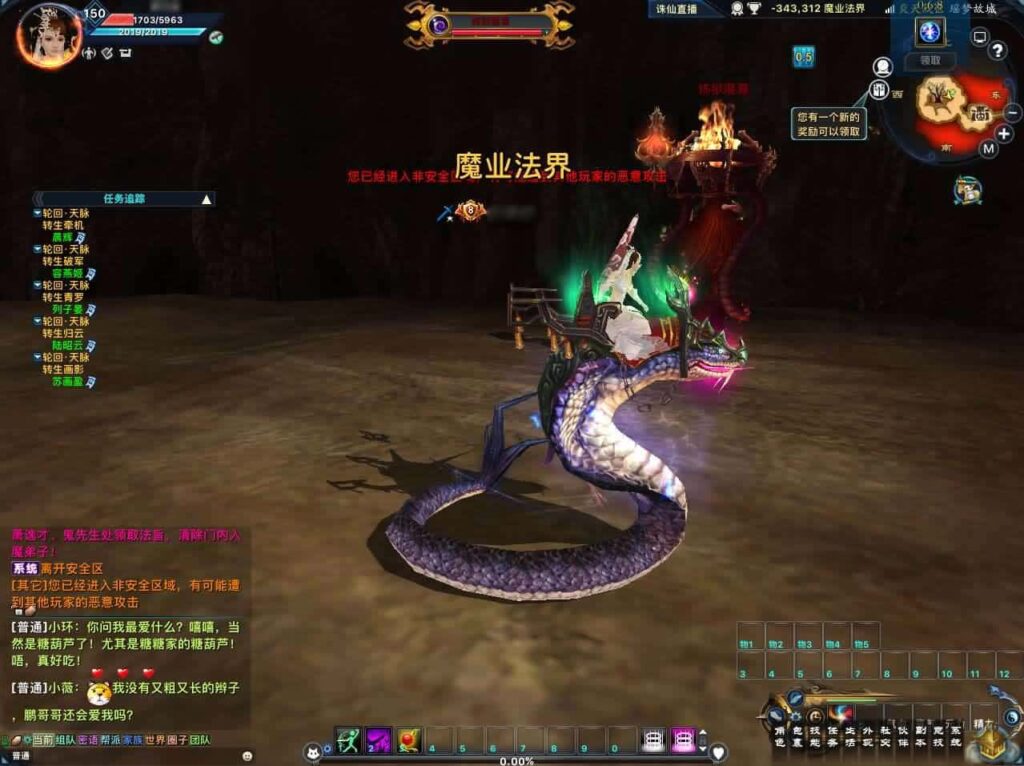
Task: Switch chat to the 世界 channel
Action: coord(155,740)
